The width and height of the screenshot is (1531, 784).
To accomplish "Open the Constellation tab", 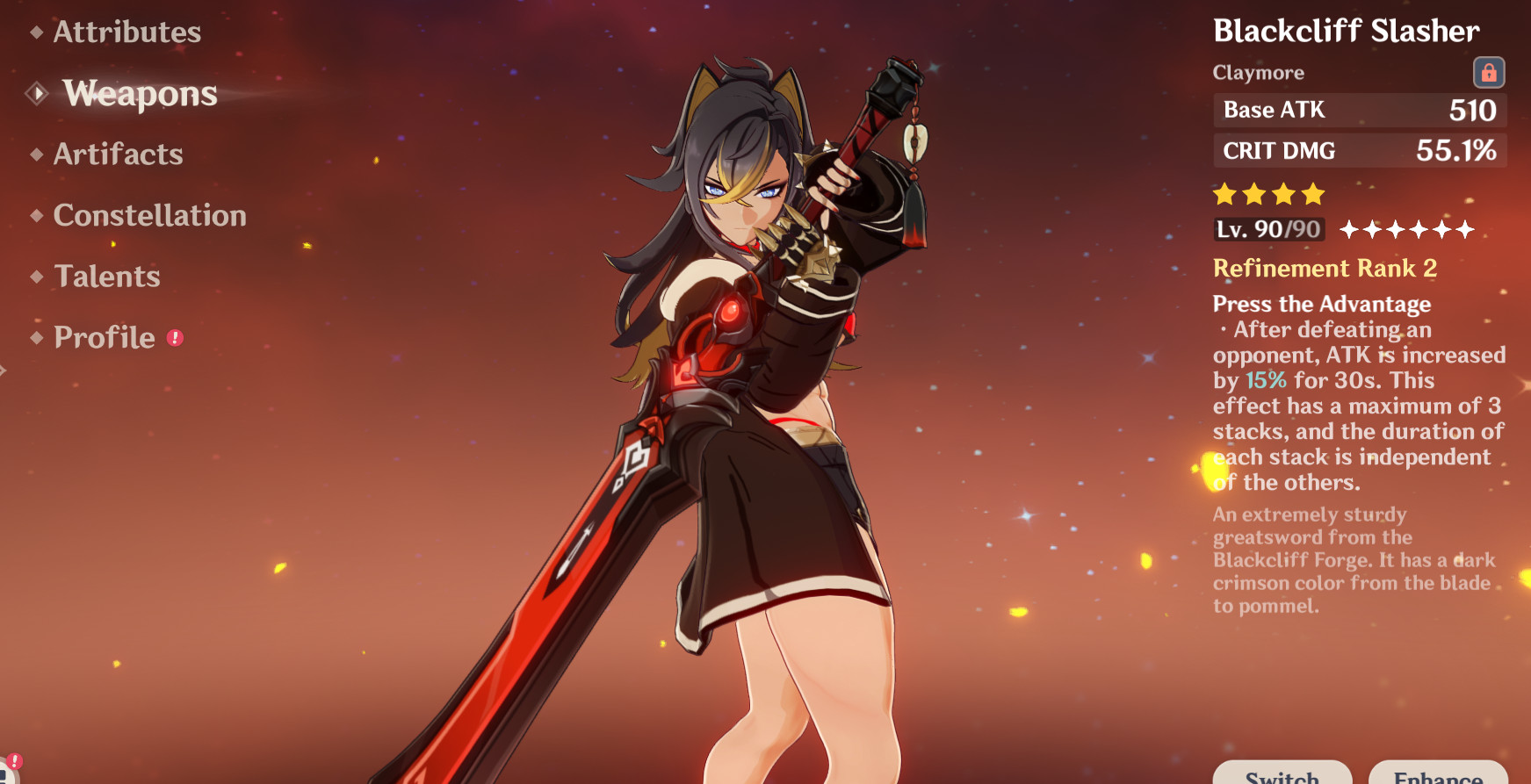I will click(x=149, y=216).
